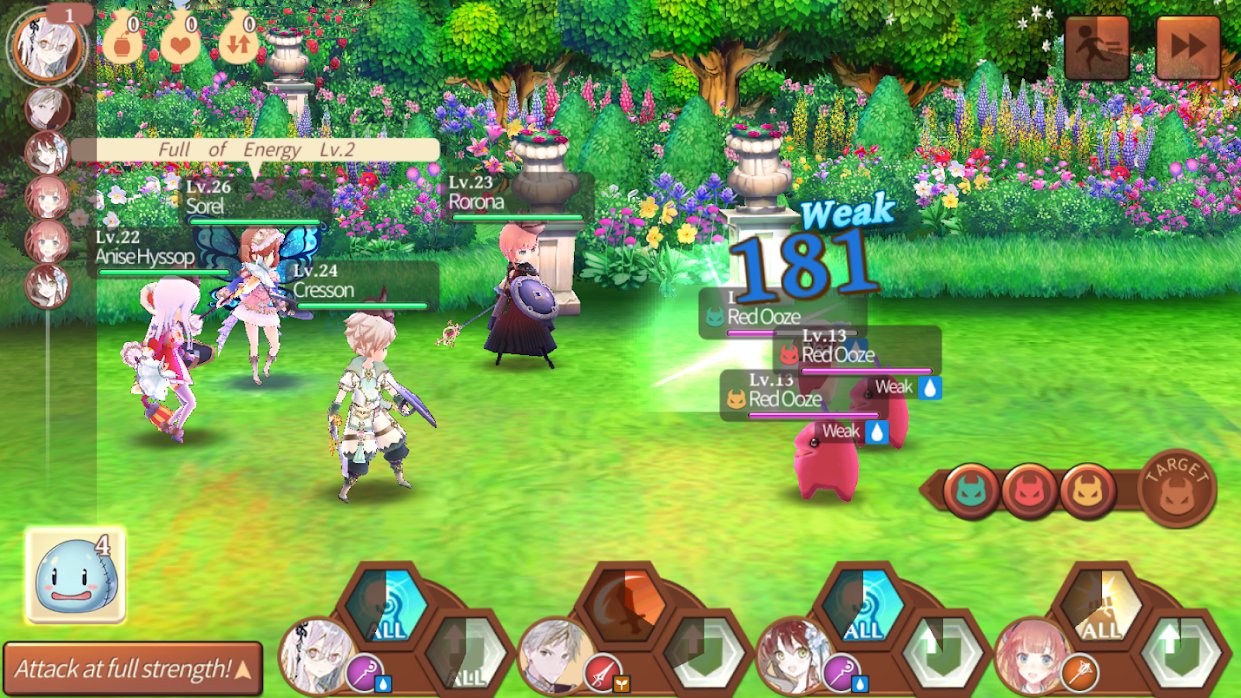Target the teal Red Ooze icon
This screenshot has height=698, width=1241.
(x=970, y=491)
